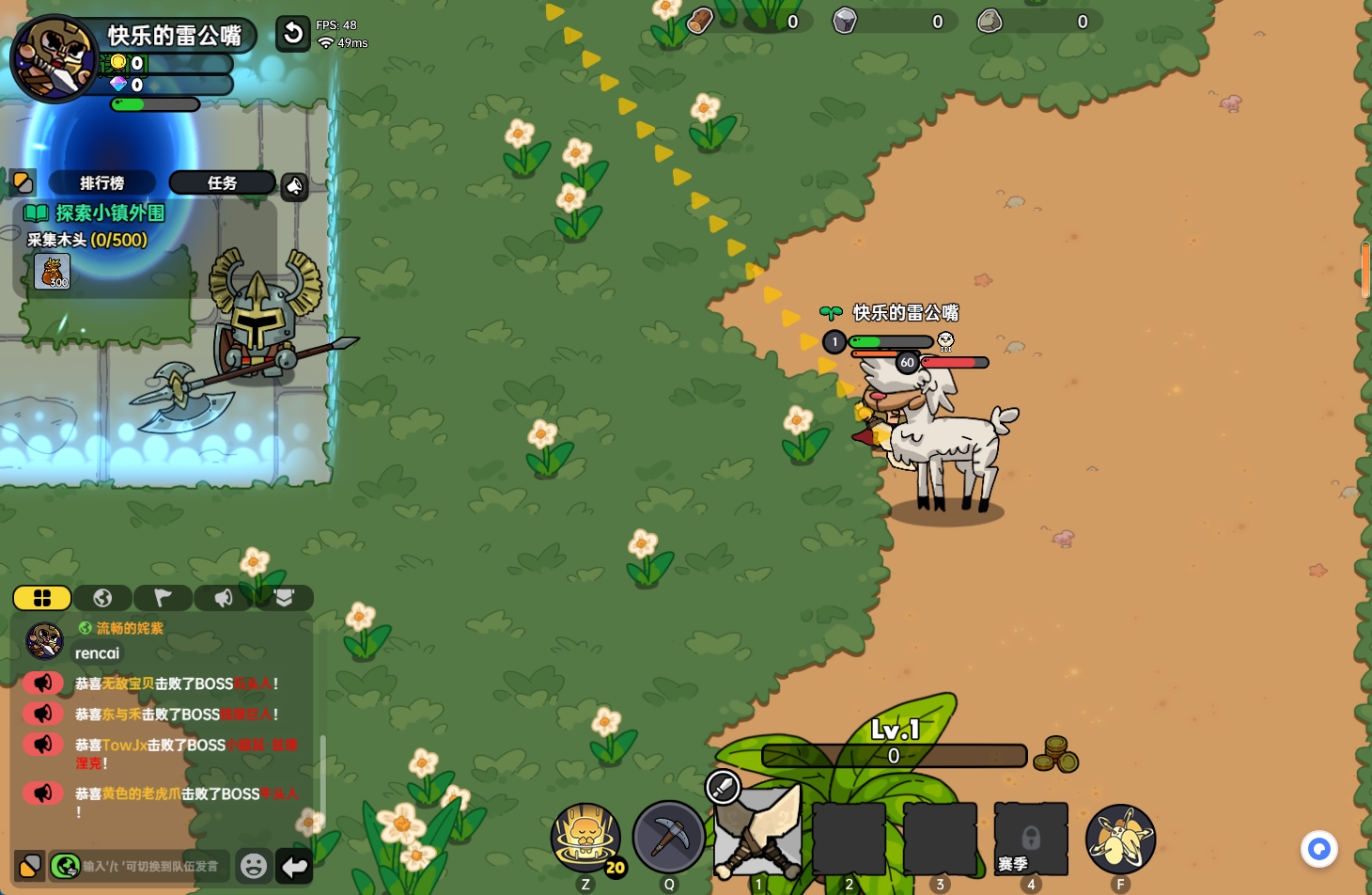The image size is (1372, 895).
Task: Select the pickaxe tool
Action: point(669,836)
